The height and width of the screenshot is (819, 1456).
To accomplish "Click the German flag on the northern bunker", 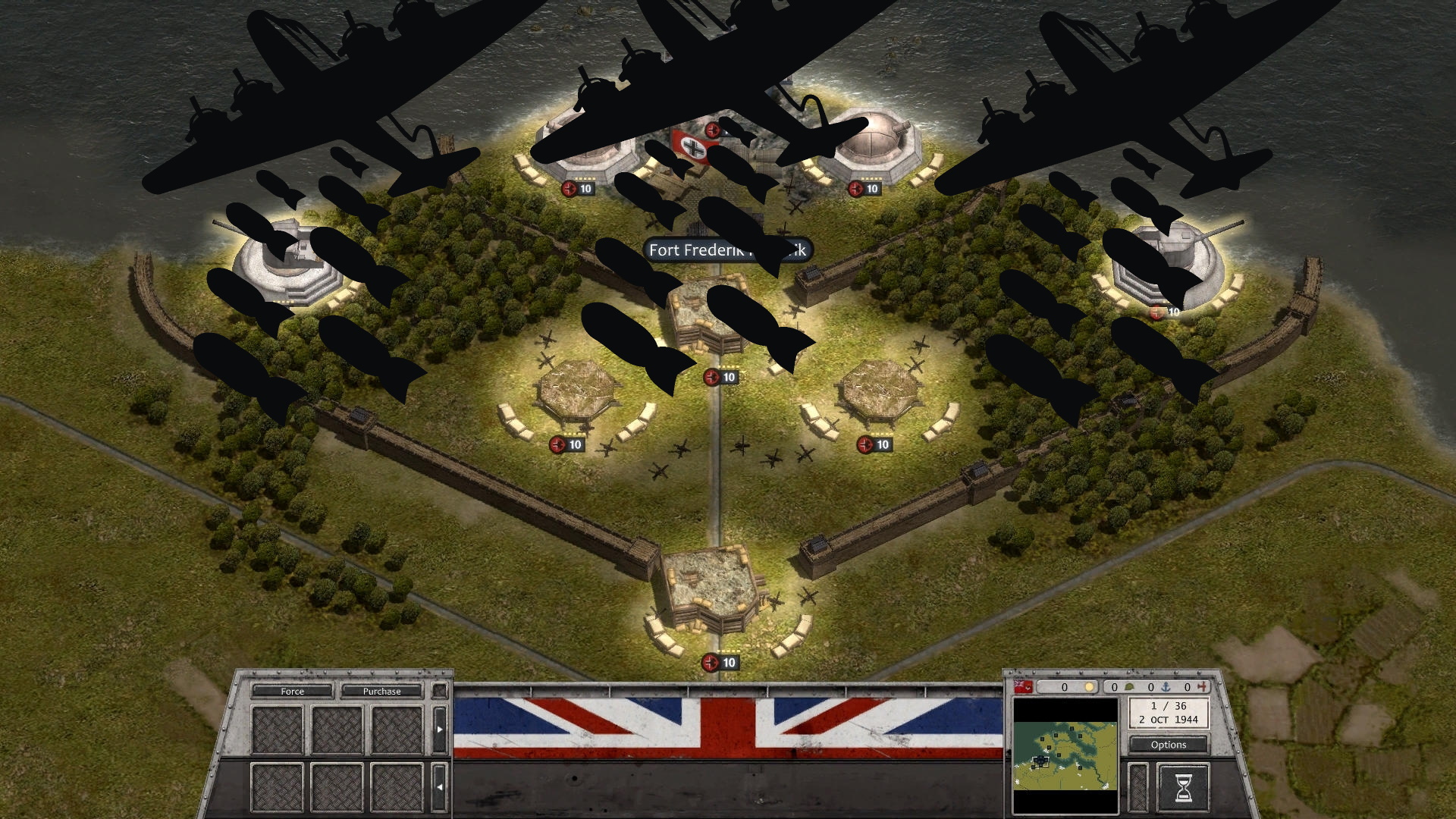I will 692,148.
